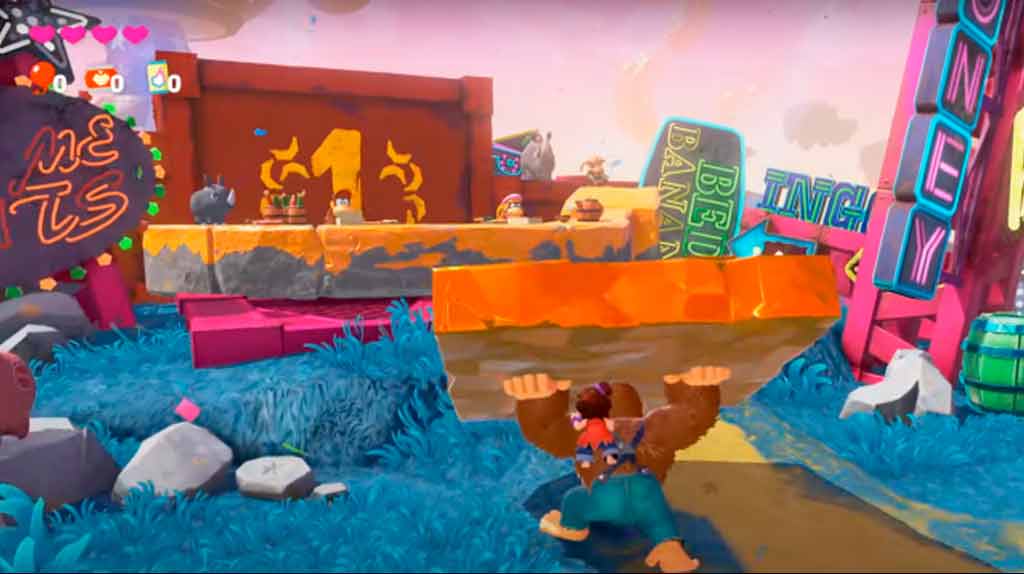Select the colorful card item icon

(157, 77)
